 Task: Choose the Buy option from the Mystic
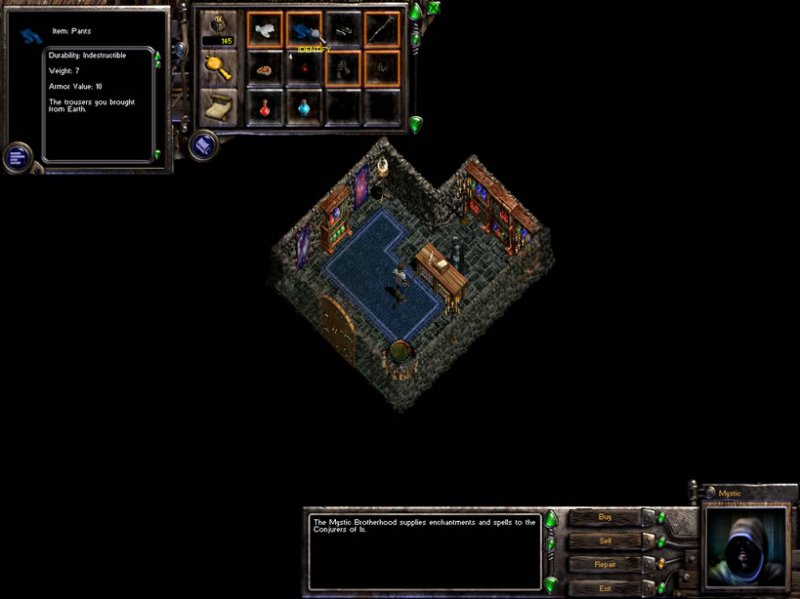(604, 518)
